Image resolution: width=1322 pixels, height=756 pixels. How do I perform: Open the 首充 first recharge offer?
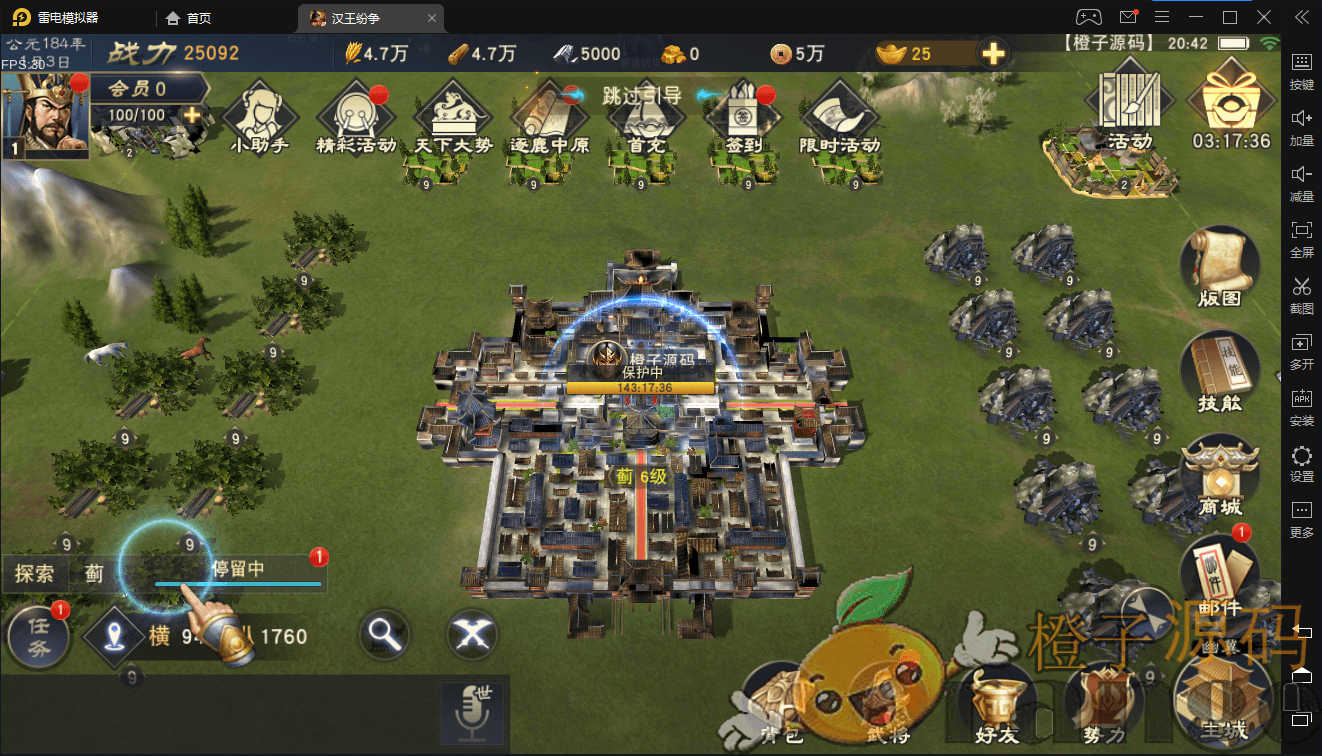(646, 114)
